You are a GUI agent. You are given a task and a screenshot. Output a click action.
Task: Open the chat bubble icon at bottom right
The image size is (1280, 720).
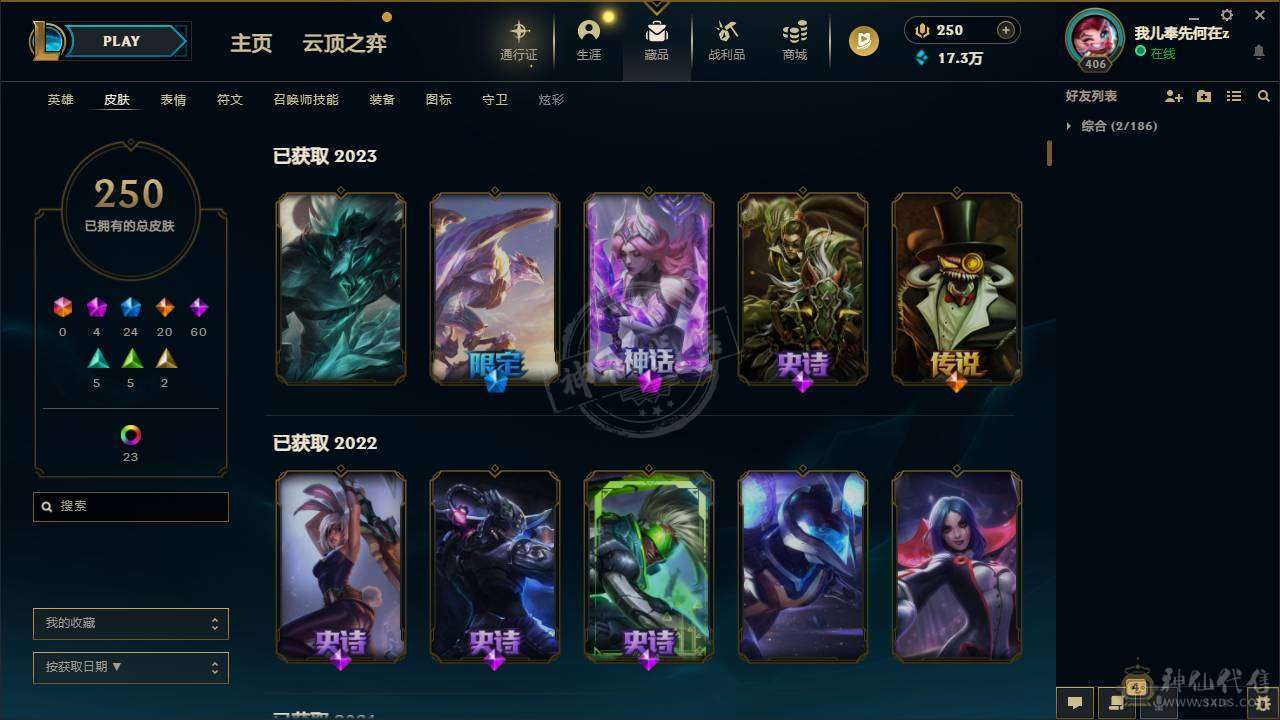(x=1073, y=703)
